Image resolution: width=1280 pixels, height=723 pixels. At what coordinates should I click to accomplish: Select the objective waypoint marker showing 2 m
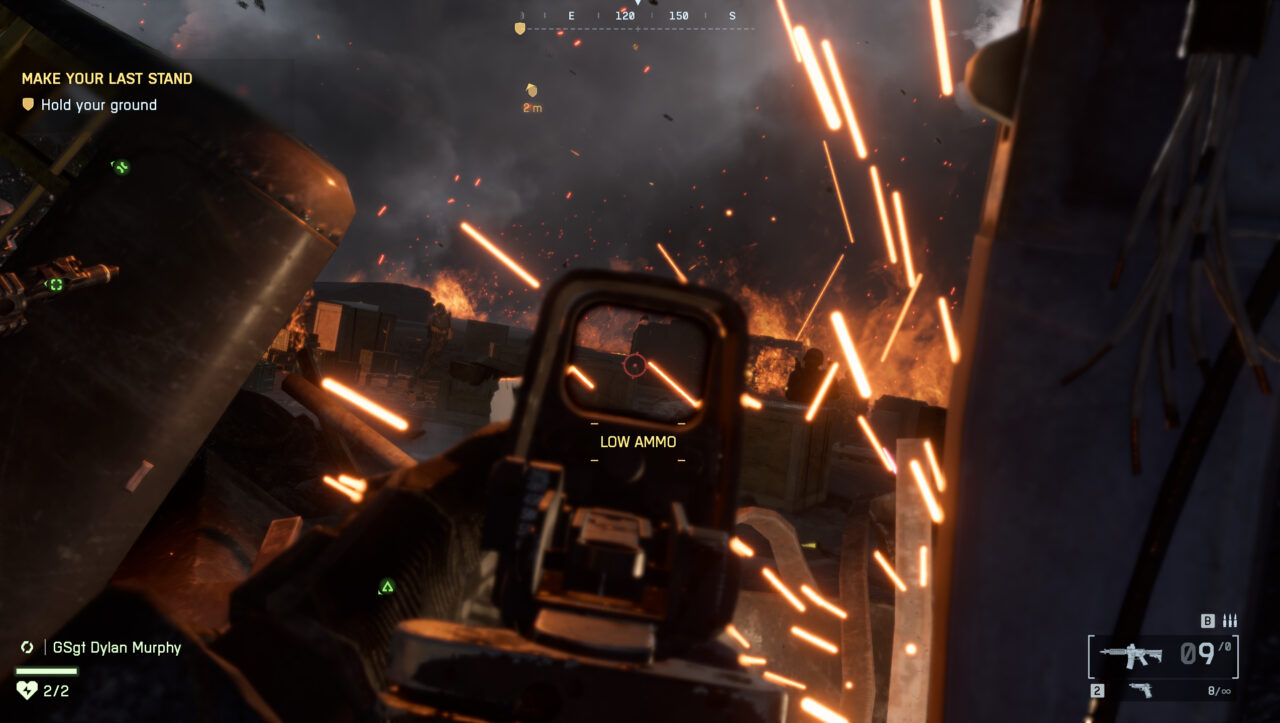click(532, 91)
